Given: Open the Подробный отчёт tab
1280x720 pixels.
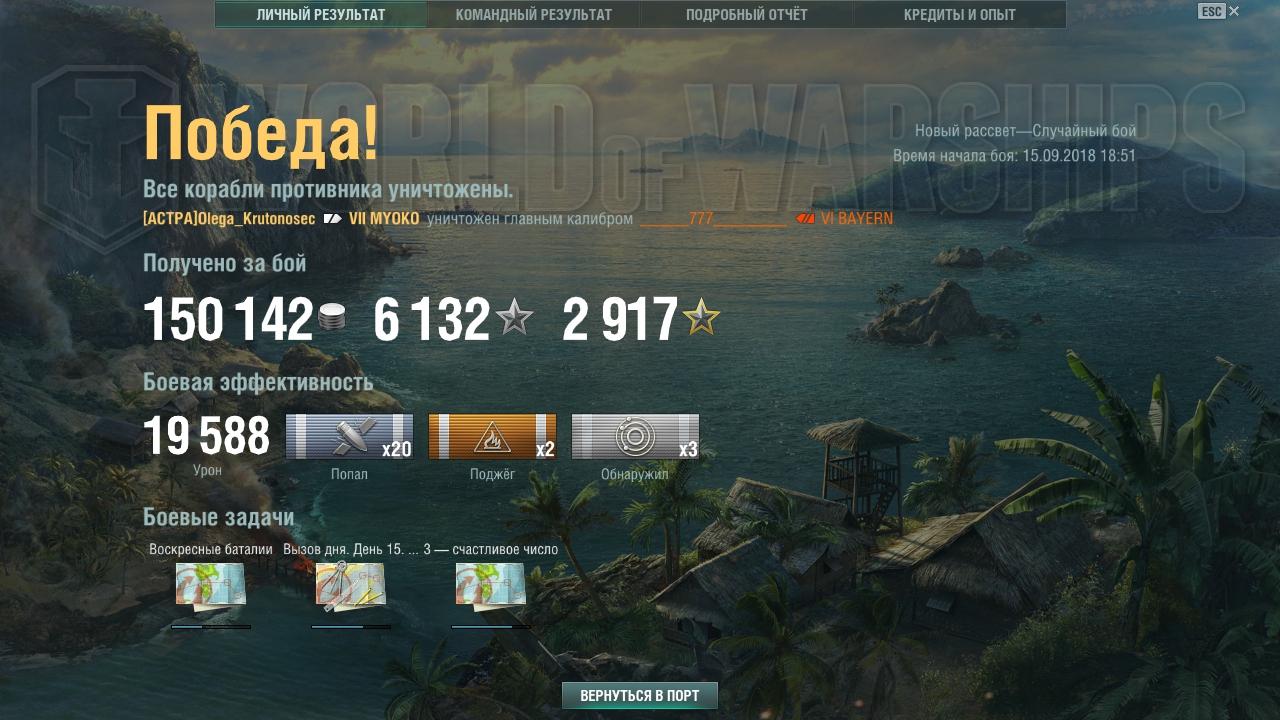Looking at the screenshot, I should click(746, 15).
